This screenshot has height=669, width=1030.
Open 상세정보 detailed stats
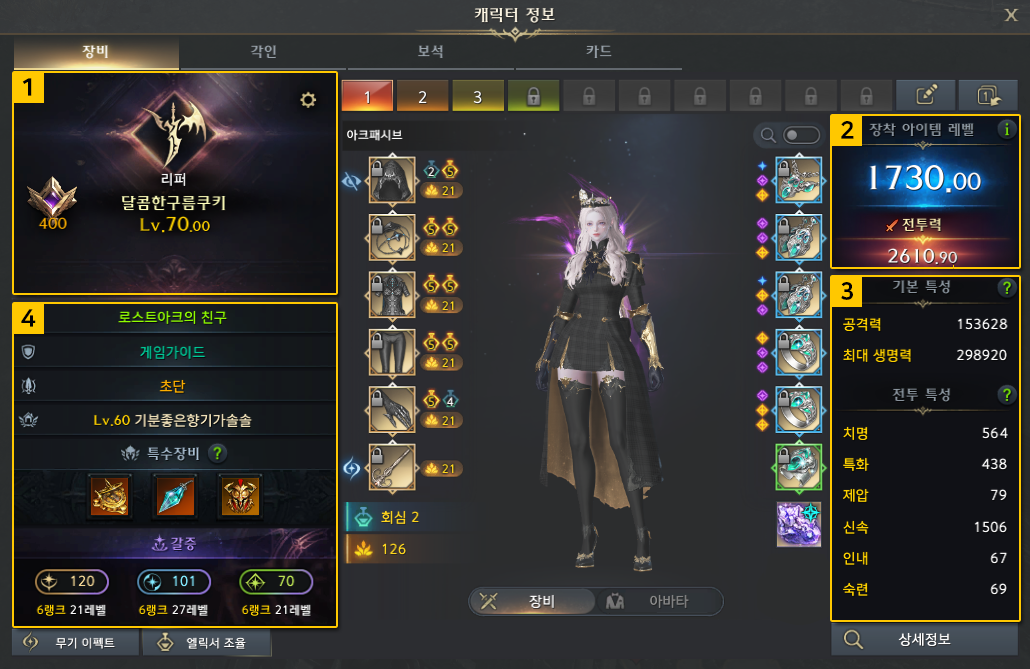coord(924,640)
